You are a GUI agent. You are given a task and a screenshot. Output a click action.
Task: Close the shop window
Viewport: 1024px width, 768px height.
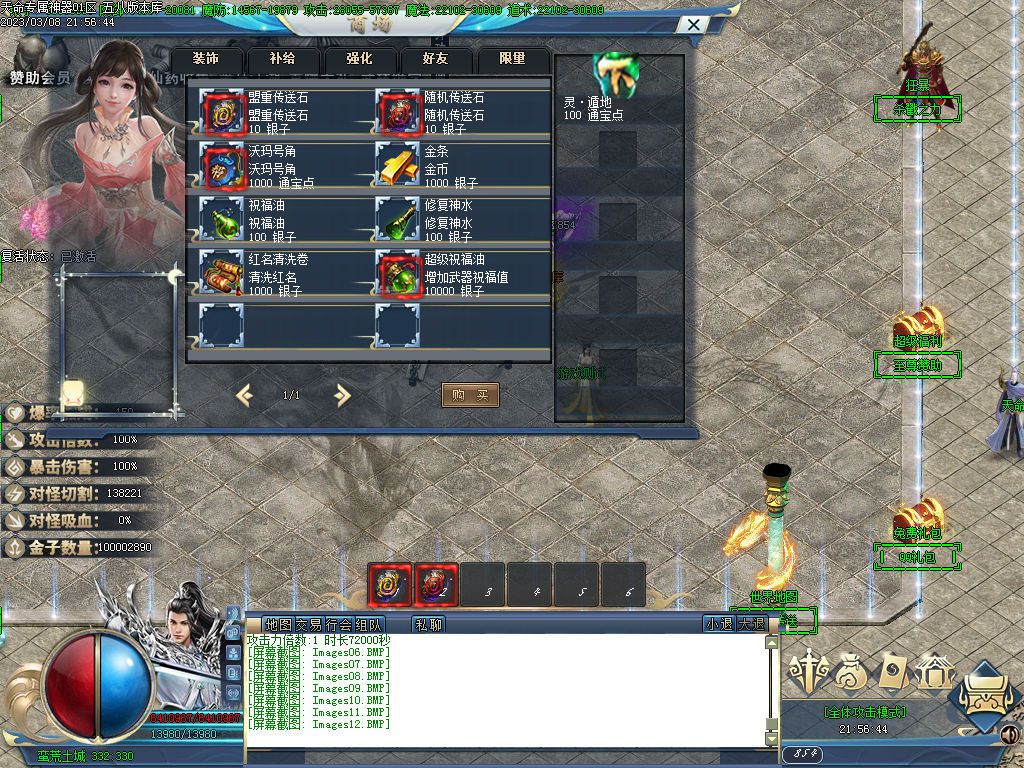693,24
